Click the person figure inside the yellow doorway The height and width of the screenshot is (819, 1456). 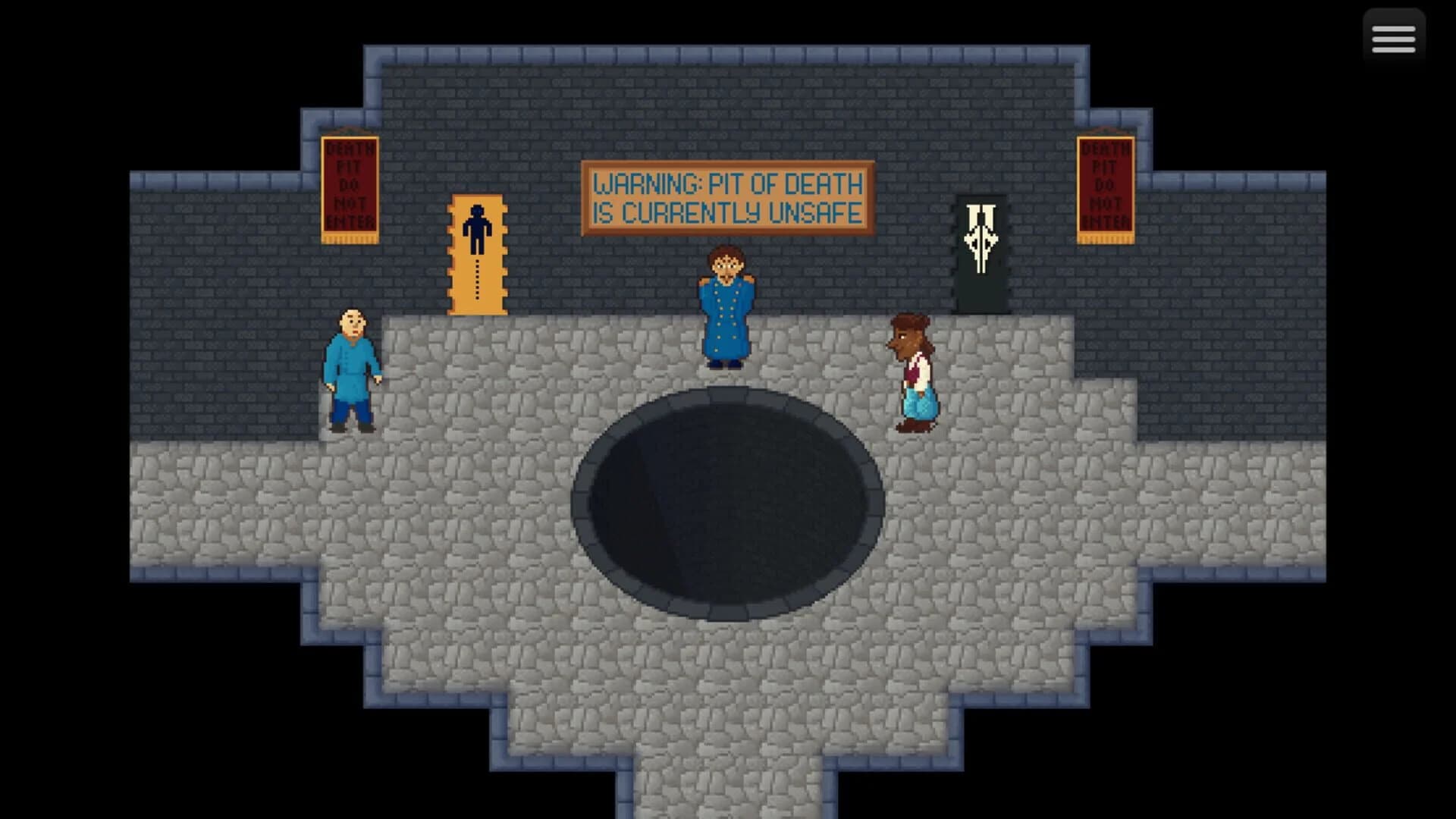(477, 227)
